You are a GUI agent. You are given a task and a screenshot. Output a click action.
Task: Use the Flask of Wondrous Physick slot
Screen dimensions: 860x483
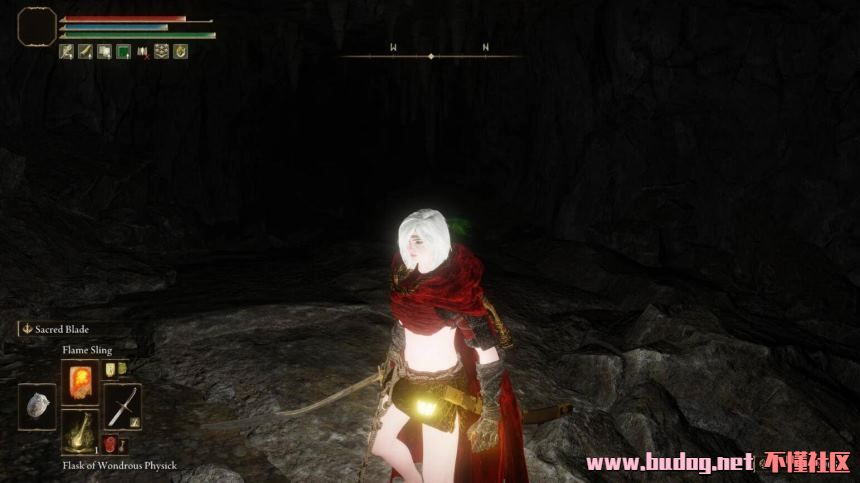click(80, 432)
